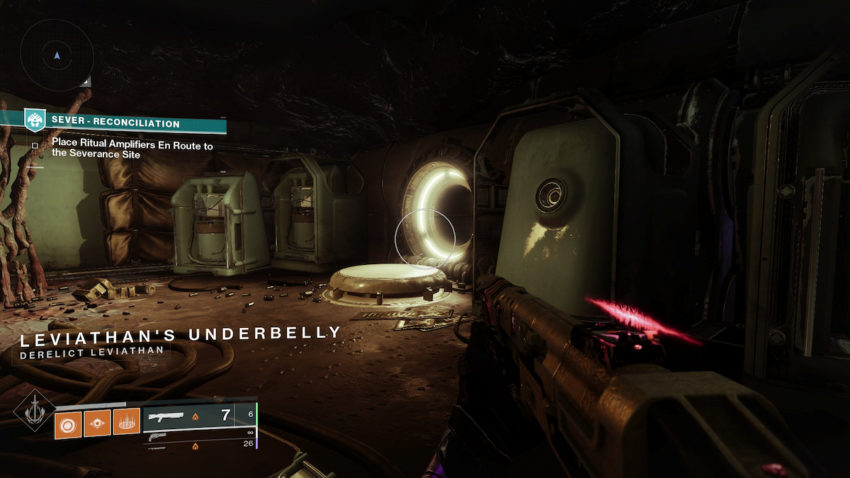Open the Sever - Reconciliation quest banner

(126, 123)
